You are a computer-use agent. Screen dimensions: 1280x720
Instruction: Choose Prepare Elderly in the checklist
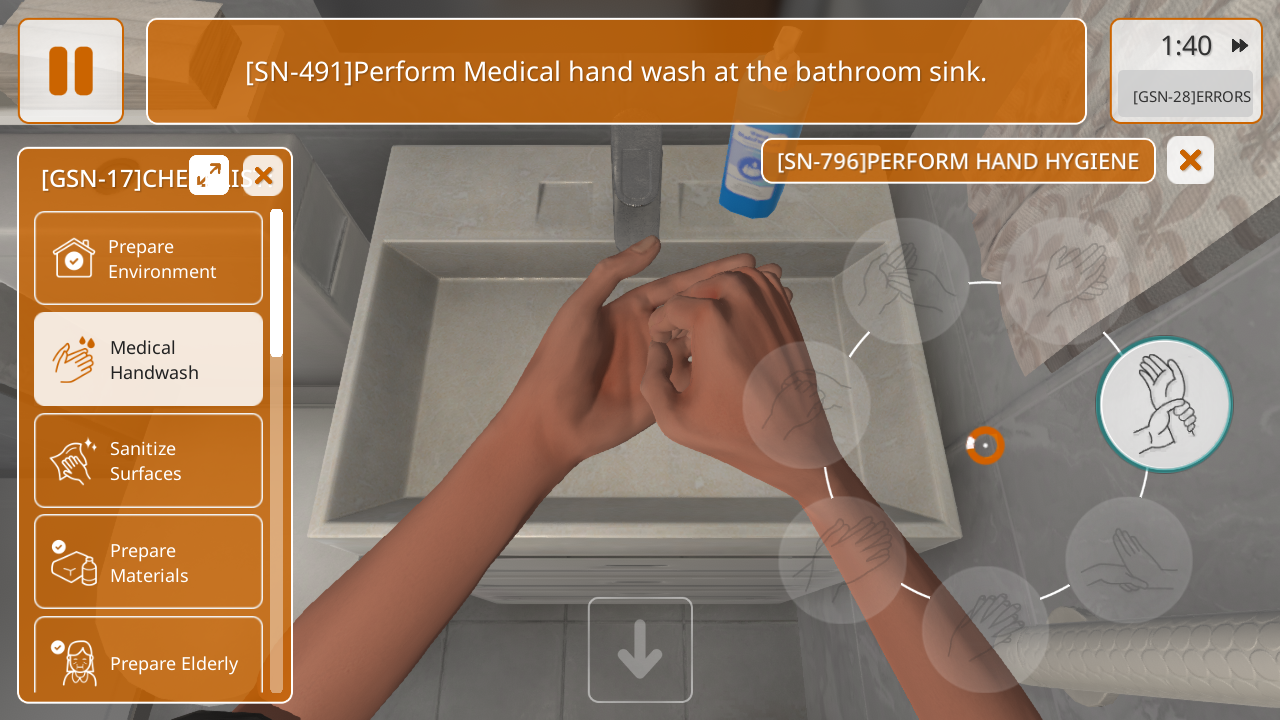tap(148, 660)
